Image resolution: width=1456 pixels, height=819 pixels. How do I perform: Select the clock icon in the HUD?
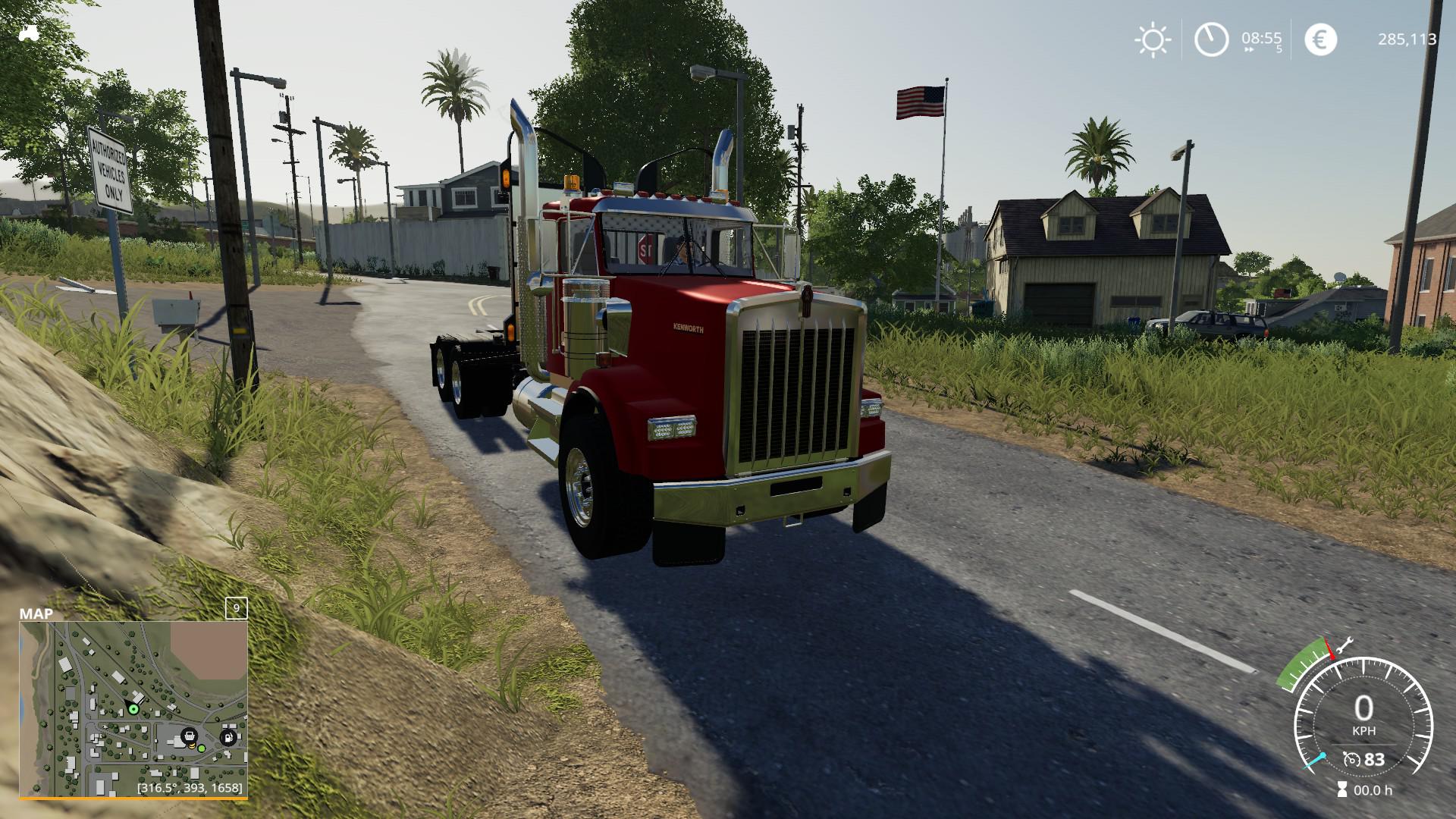pyautogui.click(x=1212, y=38)
